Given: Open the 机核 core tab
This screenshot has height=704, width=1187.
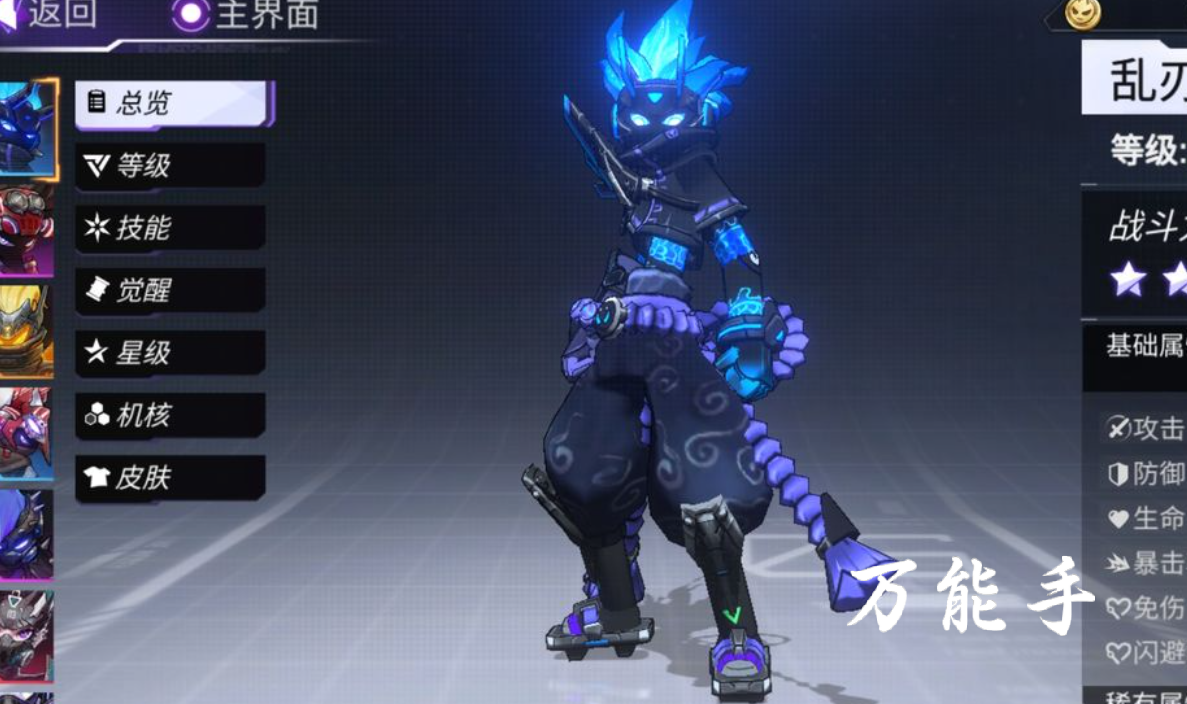Looking at the screenshot, I should pos(170,415).
